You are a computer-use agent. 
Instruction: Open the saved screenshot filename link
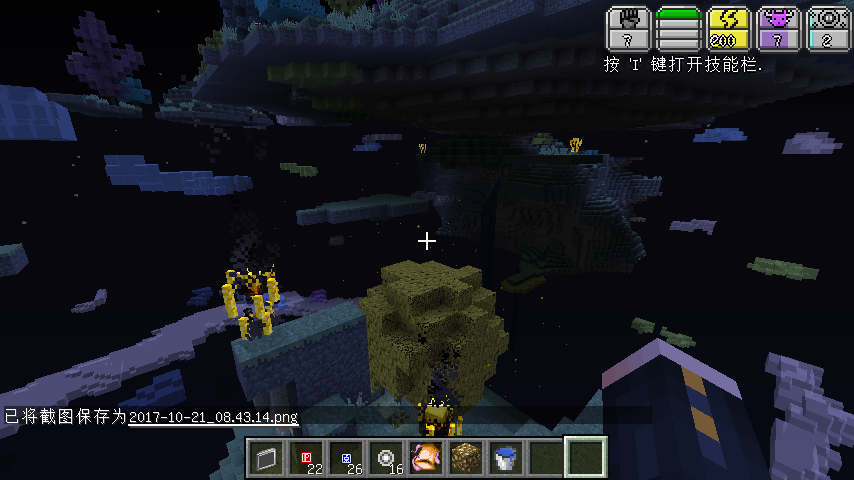[213, 416]
